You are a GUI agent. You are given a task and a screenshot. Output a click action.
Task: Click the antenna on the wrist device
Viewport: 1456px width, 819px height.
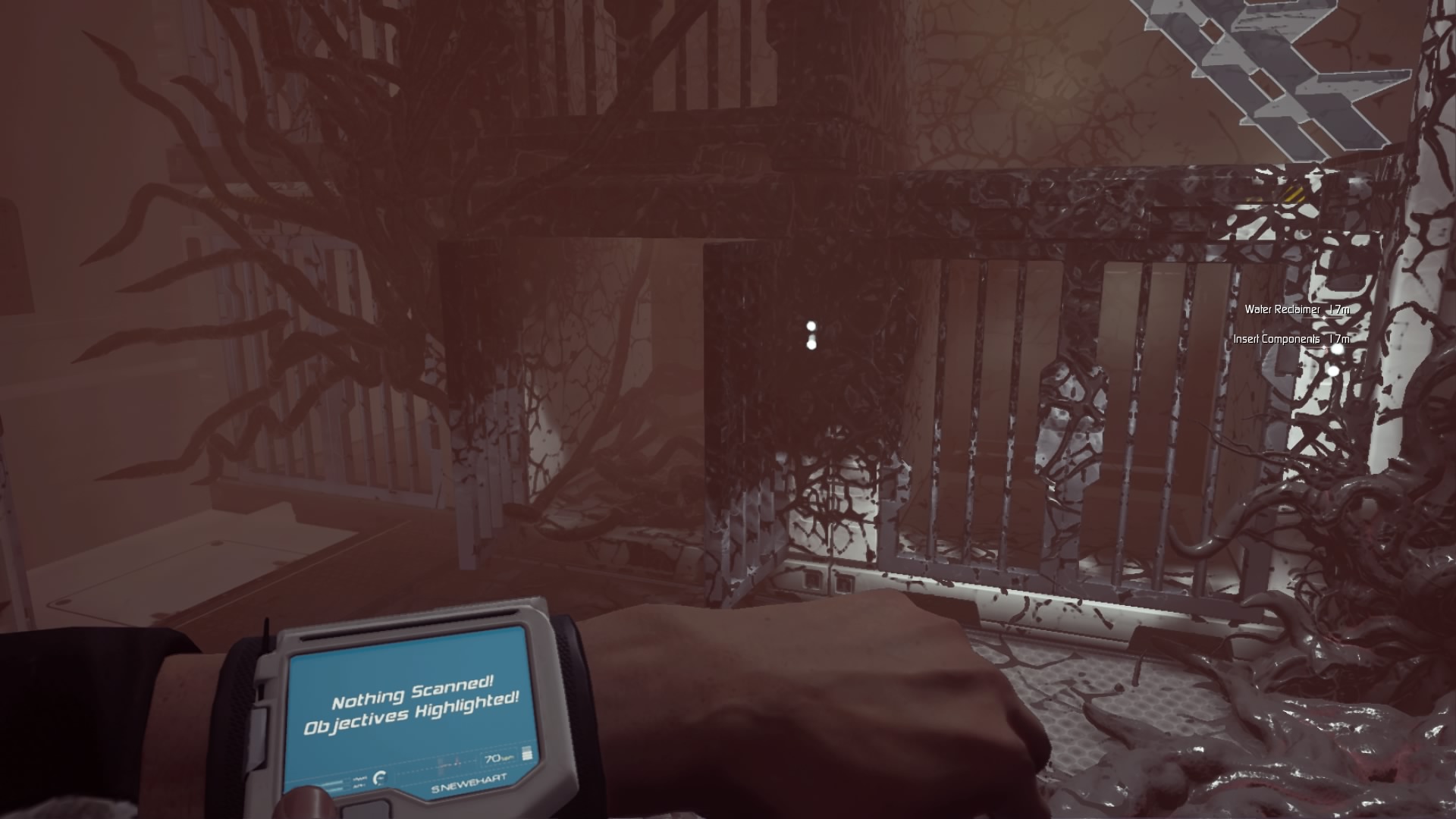(x=266, y=634)
